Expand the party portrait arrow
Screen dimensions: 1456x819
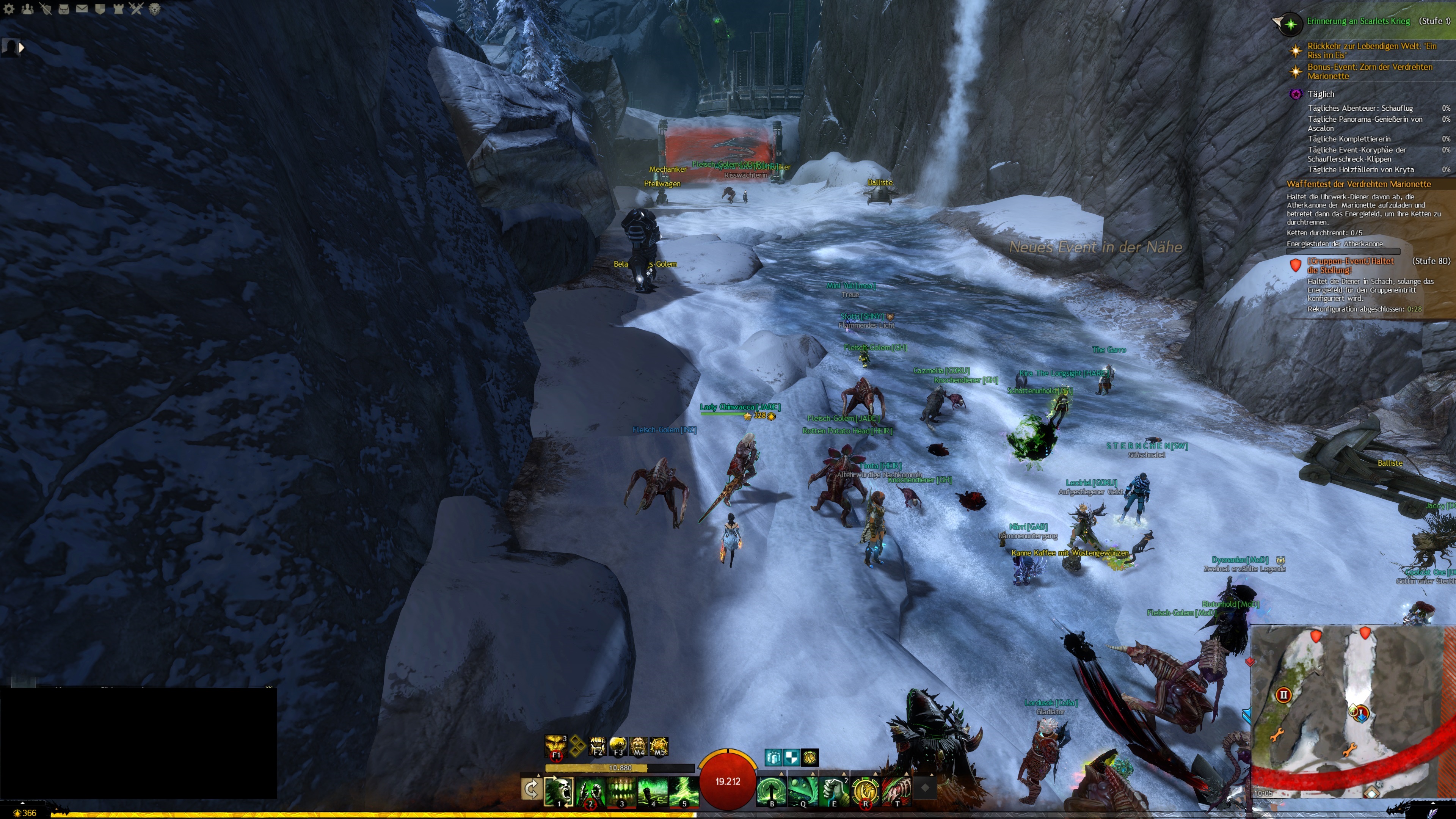click(22, 48)
